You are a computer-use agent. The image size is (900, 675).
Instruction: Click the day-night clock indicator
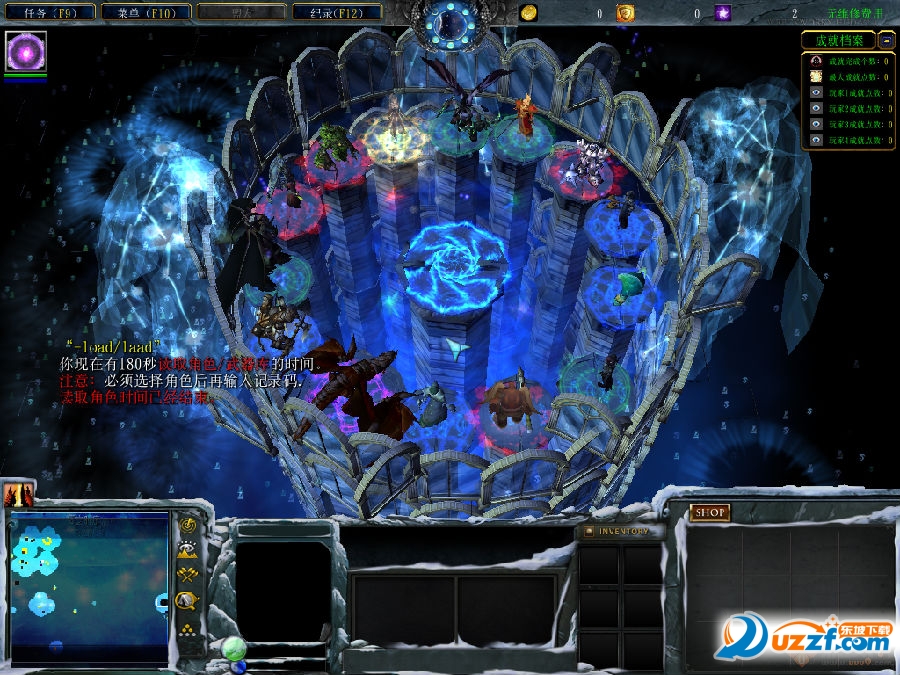(x=452, y=18)
